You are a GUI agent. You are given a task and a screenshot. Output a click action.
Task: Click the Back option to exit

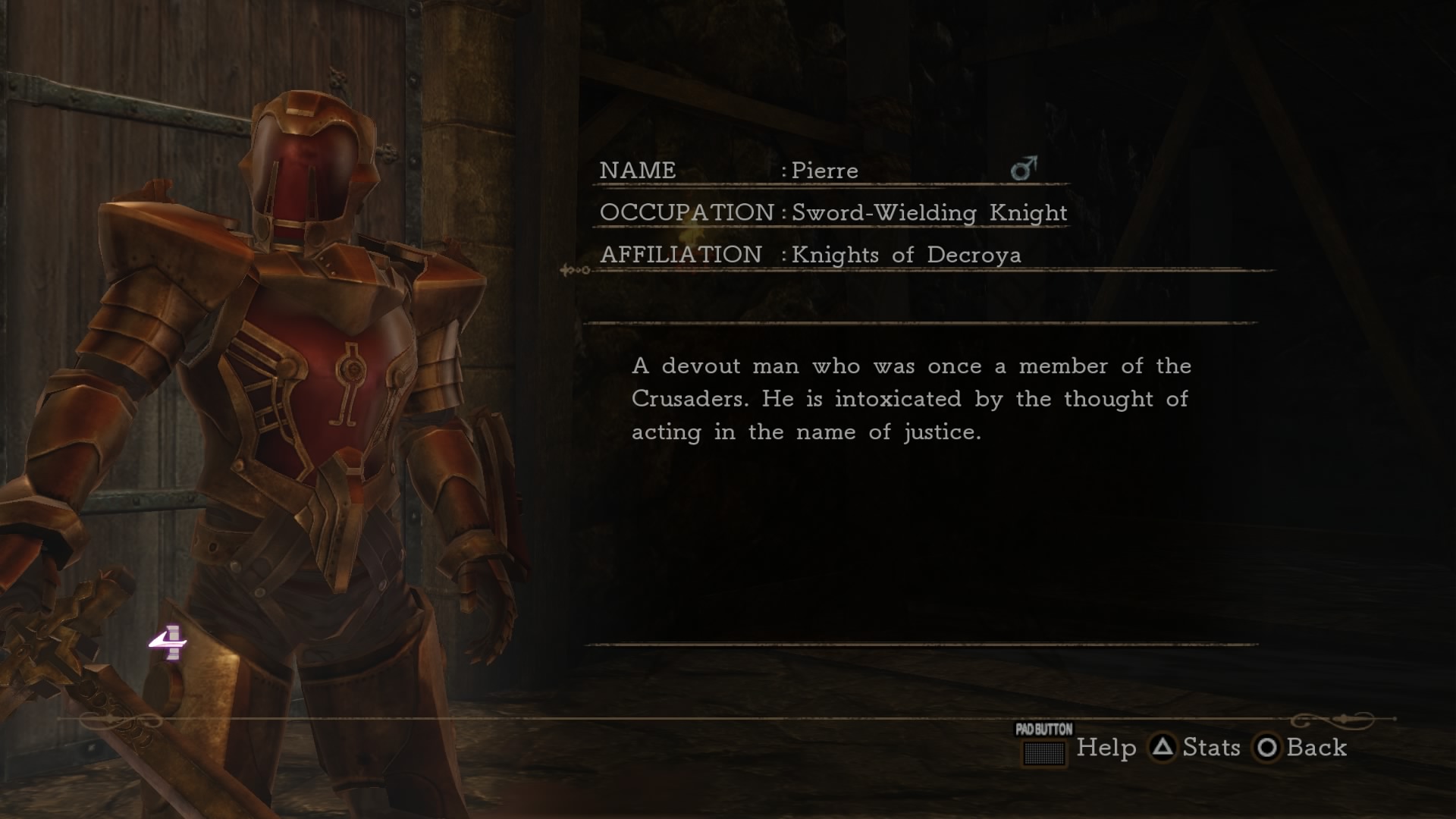tap(1316, 749)
